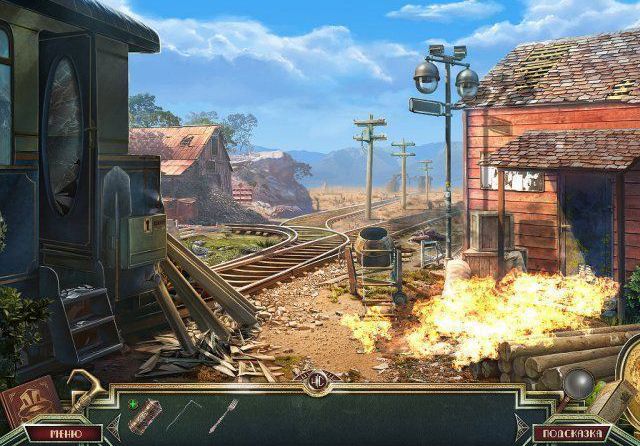Open the Меню button
The image size is (640, 446).
coord(64,434)
